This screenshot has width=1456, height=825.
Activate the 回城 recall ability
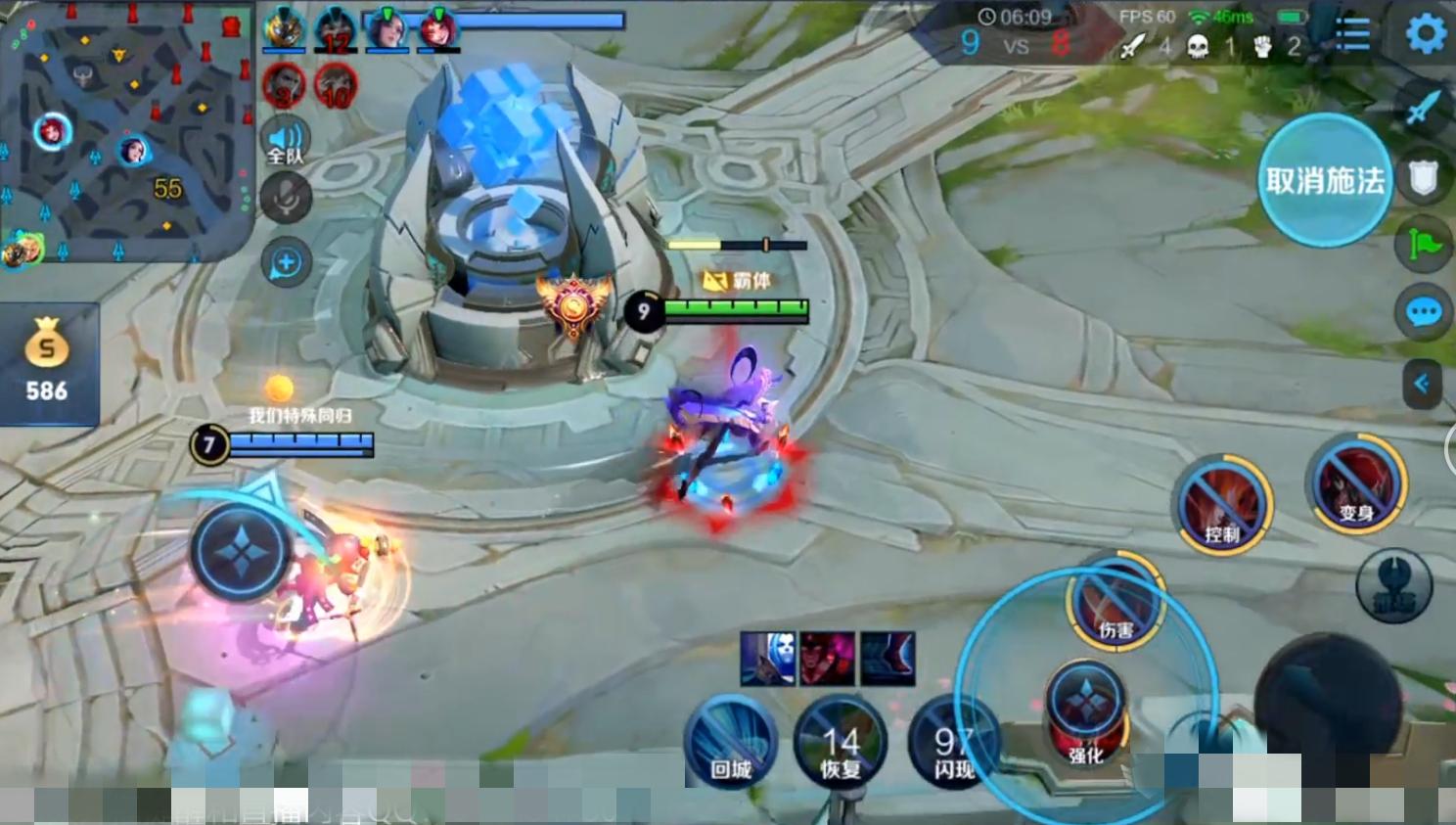[730, 743]
